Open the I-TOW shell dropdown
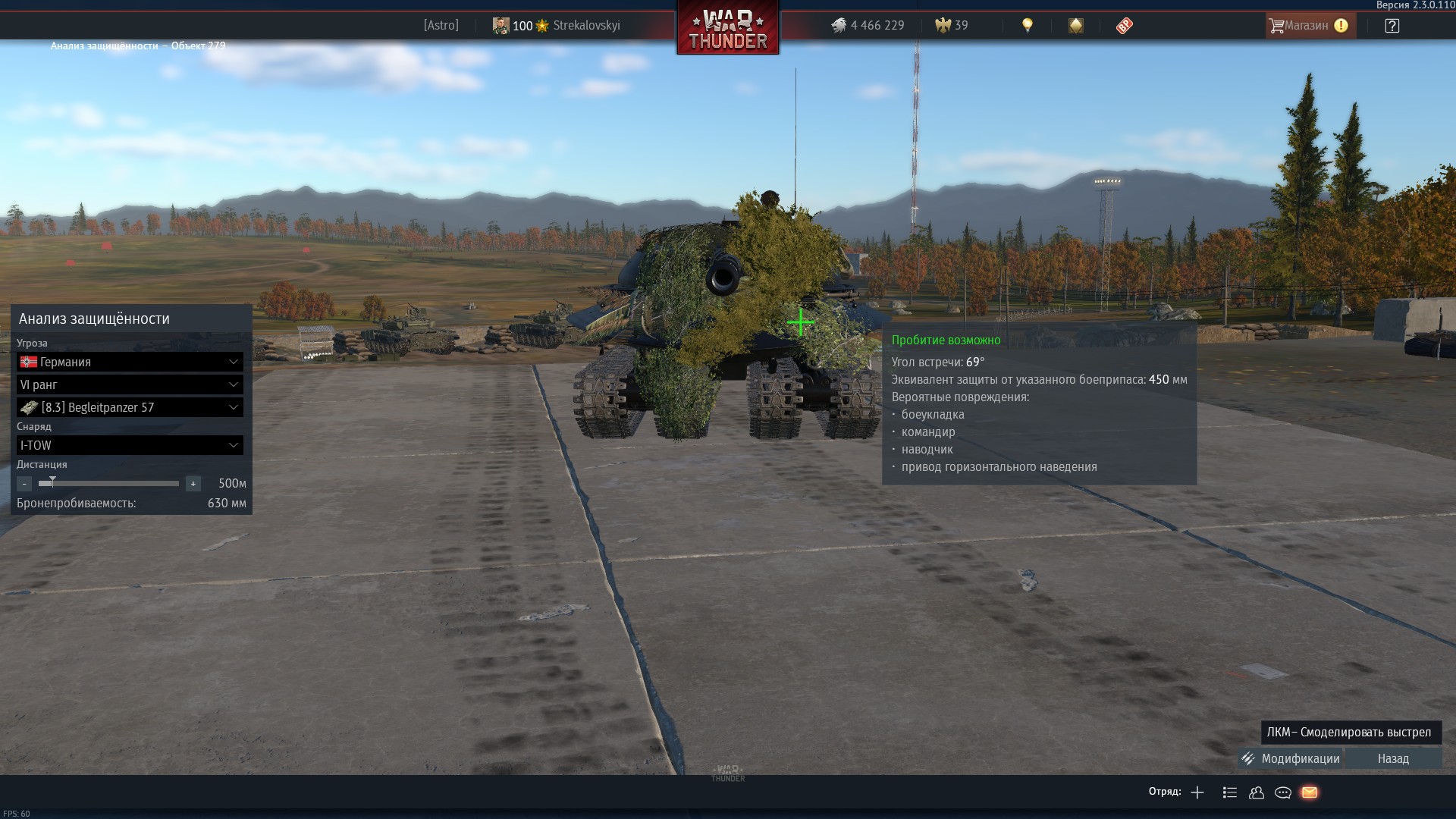 point(130,445)
